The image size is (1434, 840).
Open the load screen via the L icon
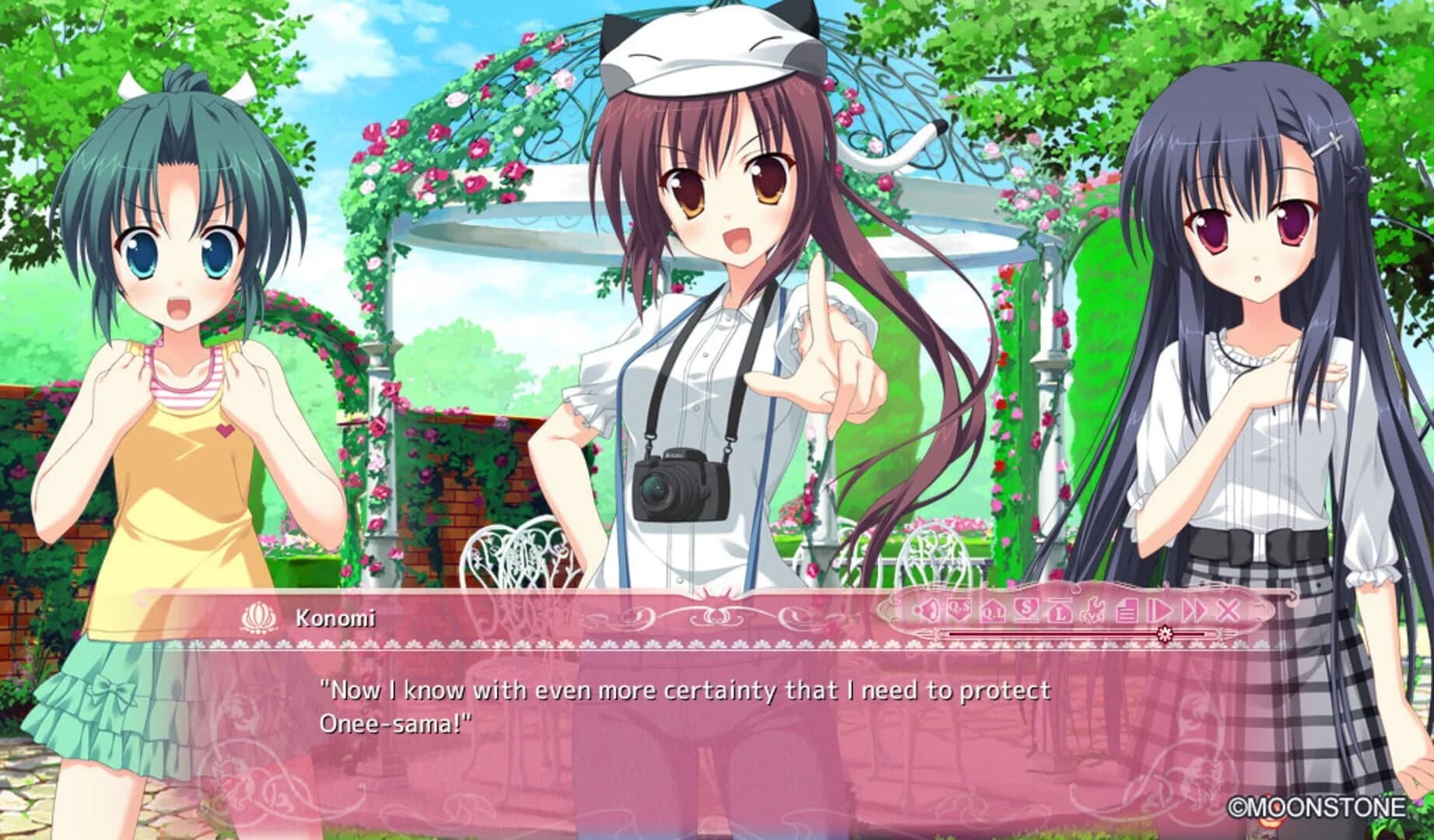(x=1060, y=613)
